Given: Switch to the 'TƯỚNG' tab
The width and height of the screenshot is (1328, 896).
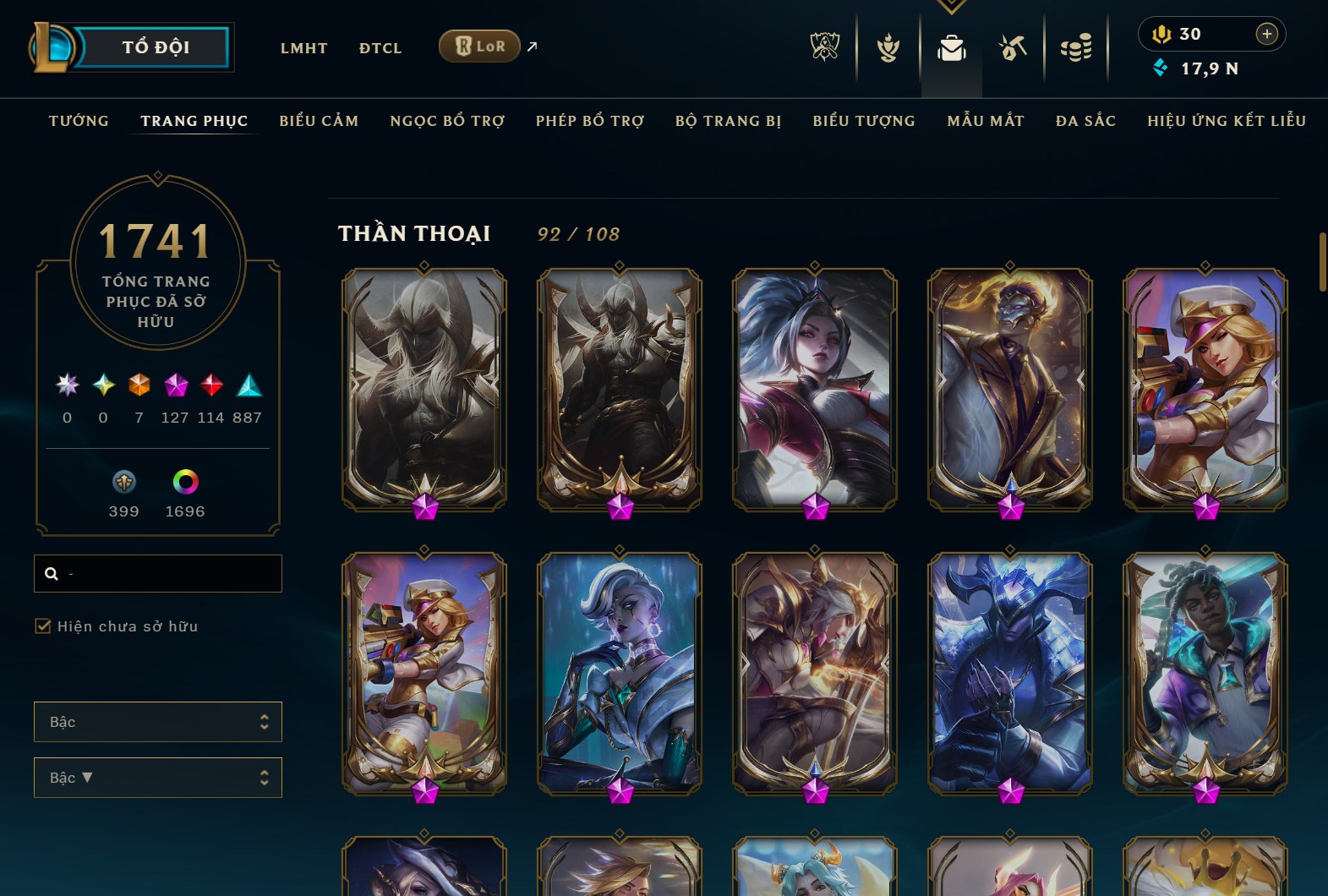Looking at the screenshot, I should click(x=78, y=121).
